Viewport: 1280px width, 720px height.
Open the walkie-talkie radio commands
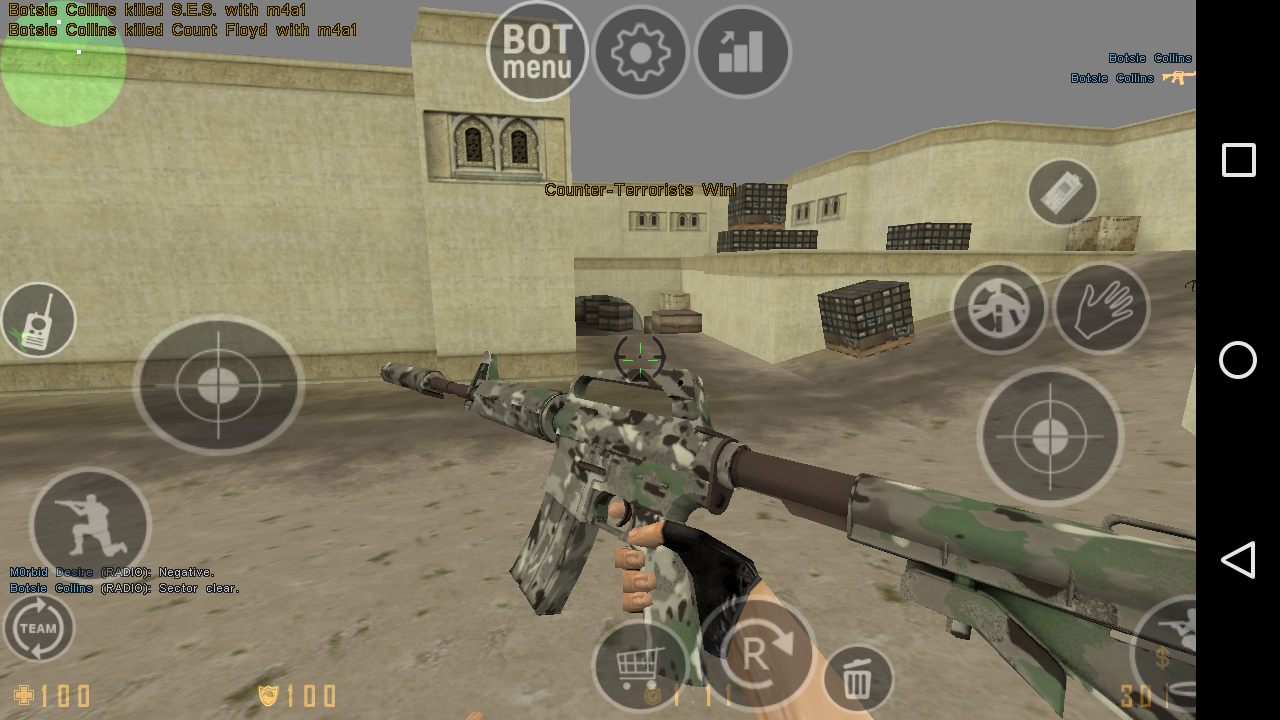point(39,320)
